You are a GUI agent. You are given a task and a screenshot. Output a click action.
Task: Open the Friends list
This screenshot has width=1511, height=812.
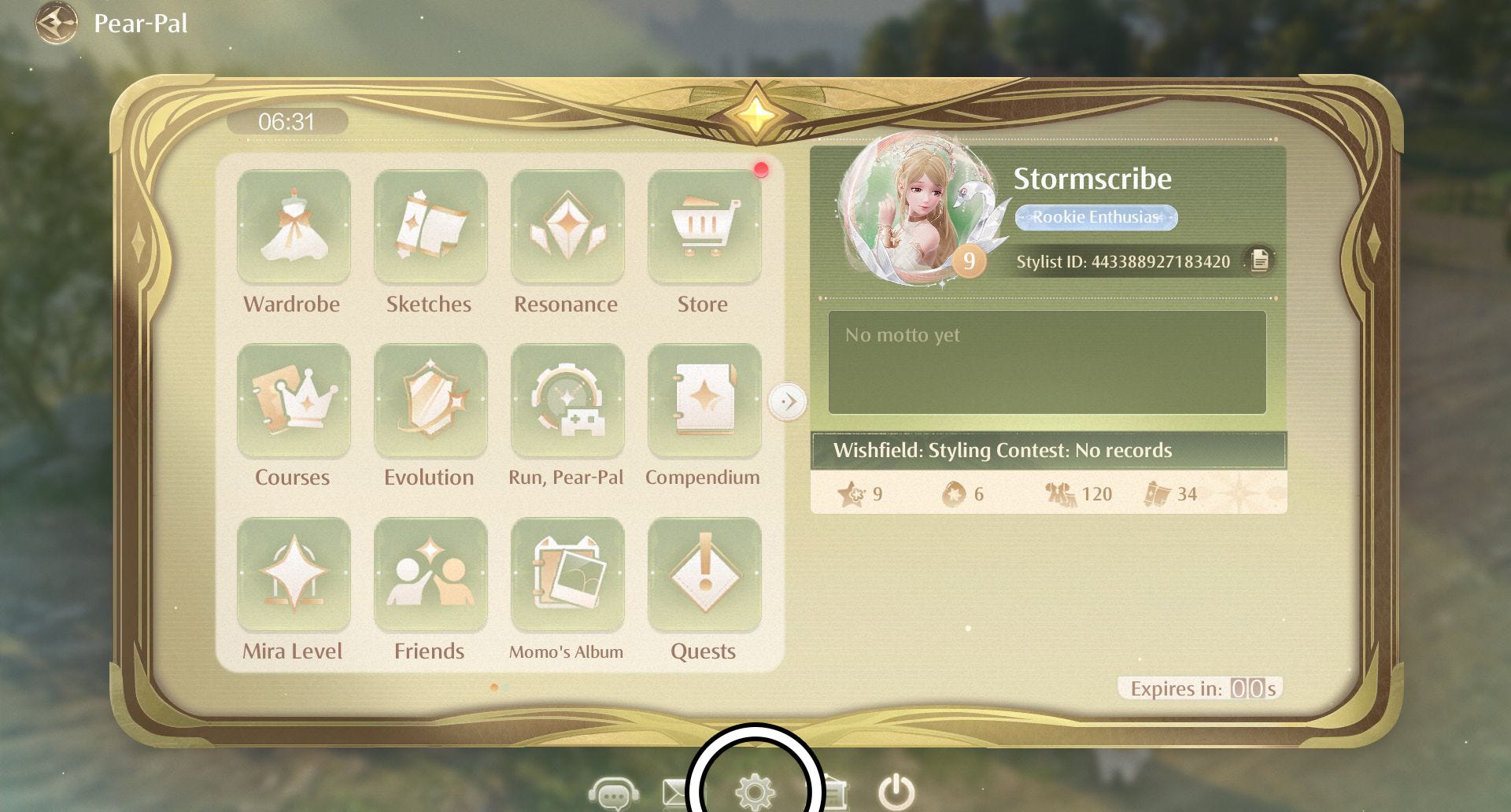[430, 574]
